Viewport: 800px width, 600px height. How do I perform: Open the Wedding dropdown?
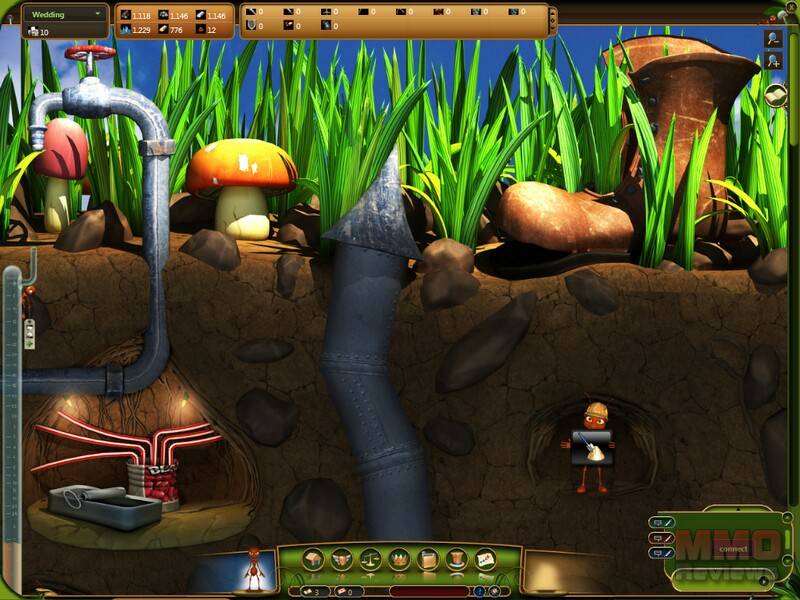pyautogui.click(x=65, y=15)
